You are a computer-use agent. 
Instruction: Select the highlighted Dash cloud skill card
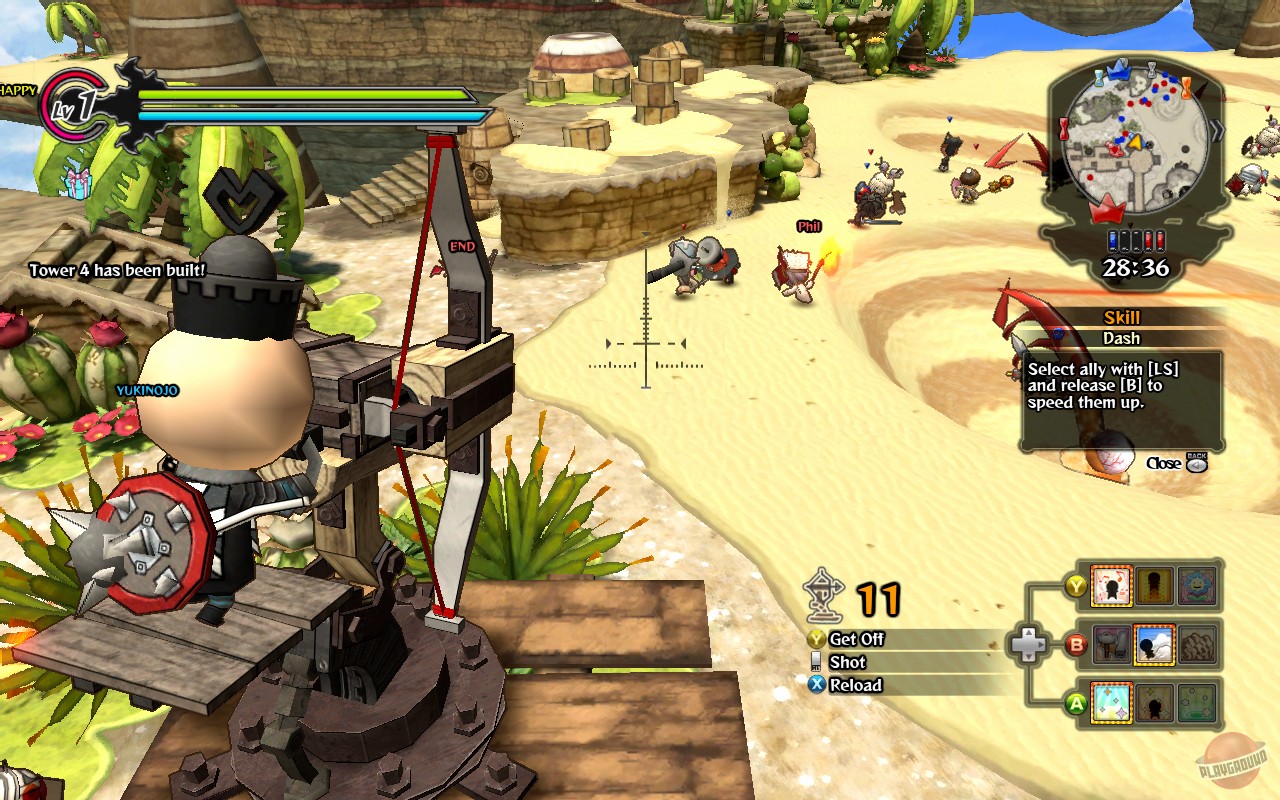(1154, 646)
